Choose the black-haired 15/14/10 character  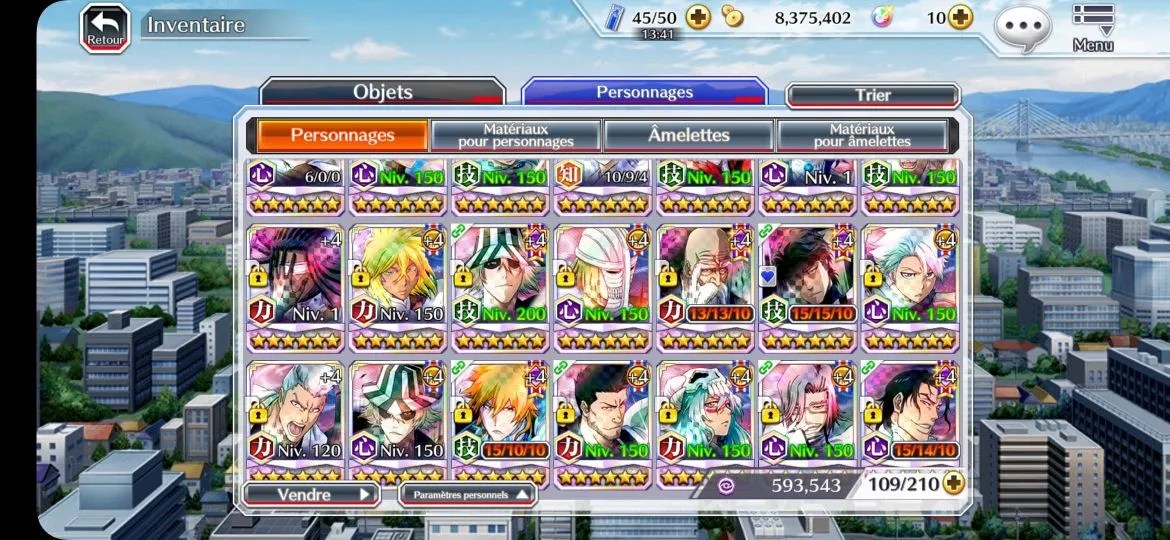pos(910,420)
